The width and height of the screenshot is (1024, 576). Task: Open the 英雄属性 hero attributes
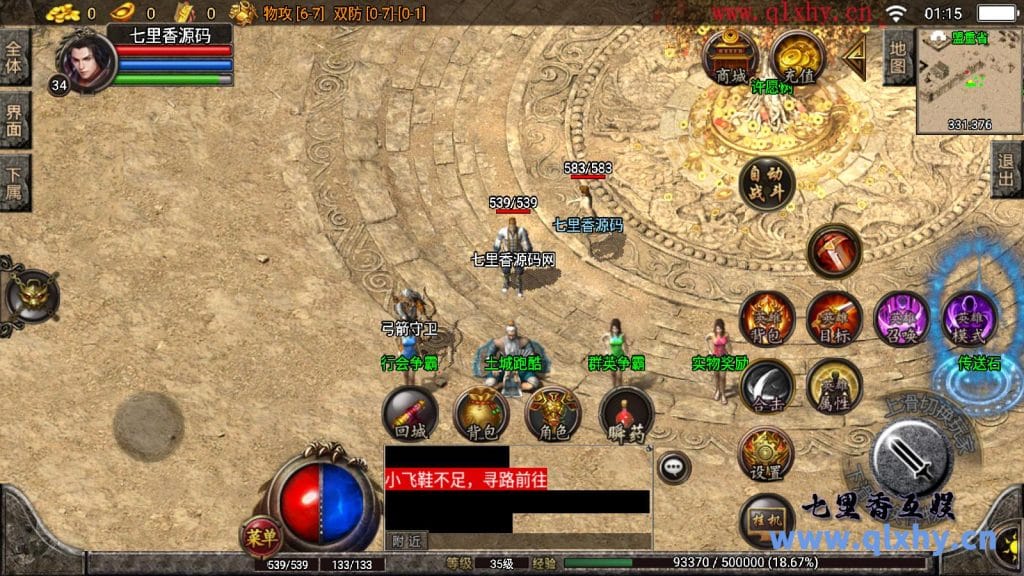coord(834,386)
